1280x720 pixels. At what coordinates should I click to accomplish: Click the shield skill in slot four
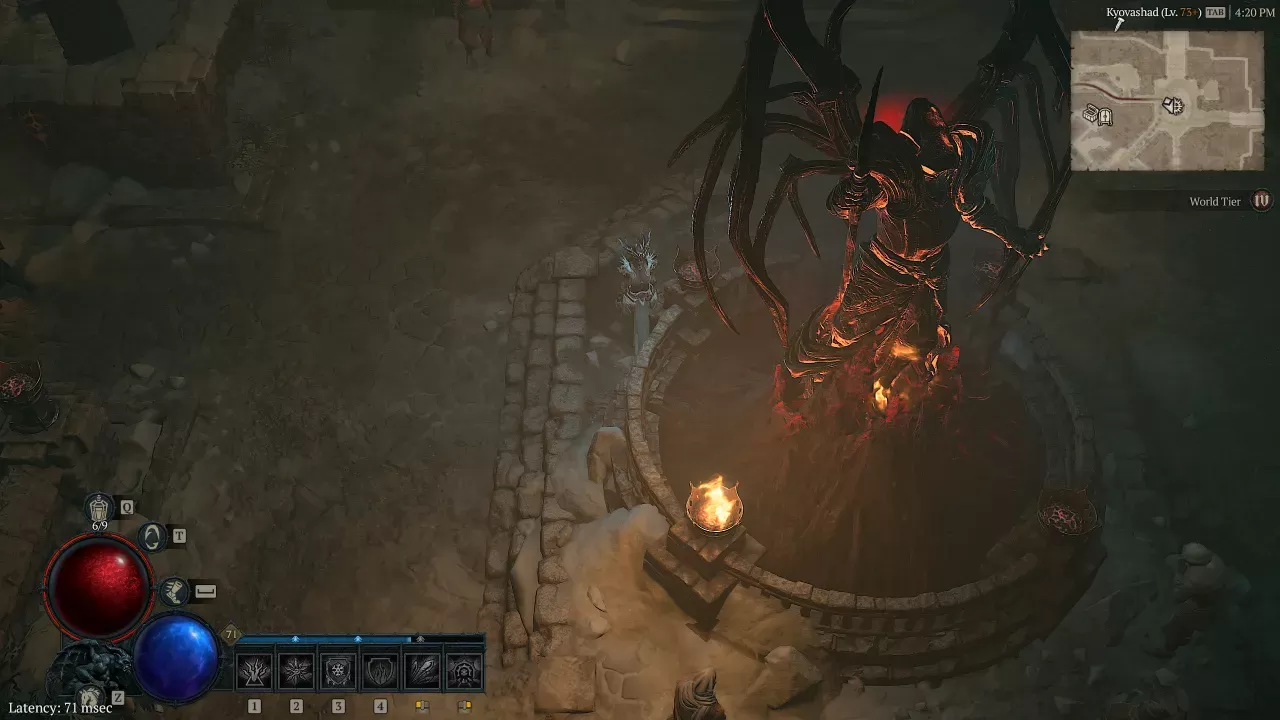(x=380, y=669)
